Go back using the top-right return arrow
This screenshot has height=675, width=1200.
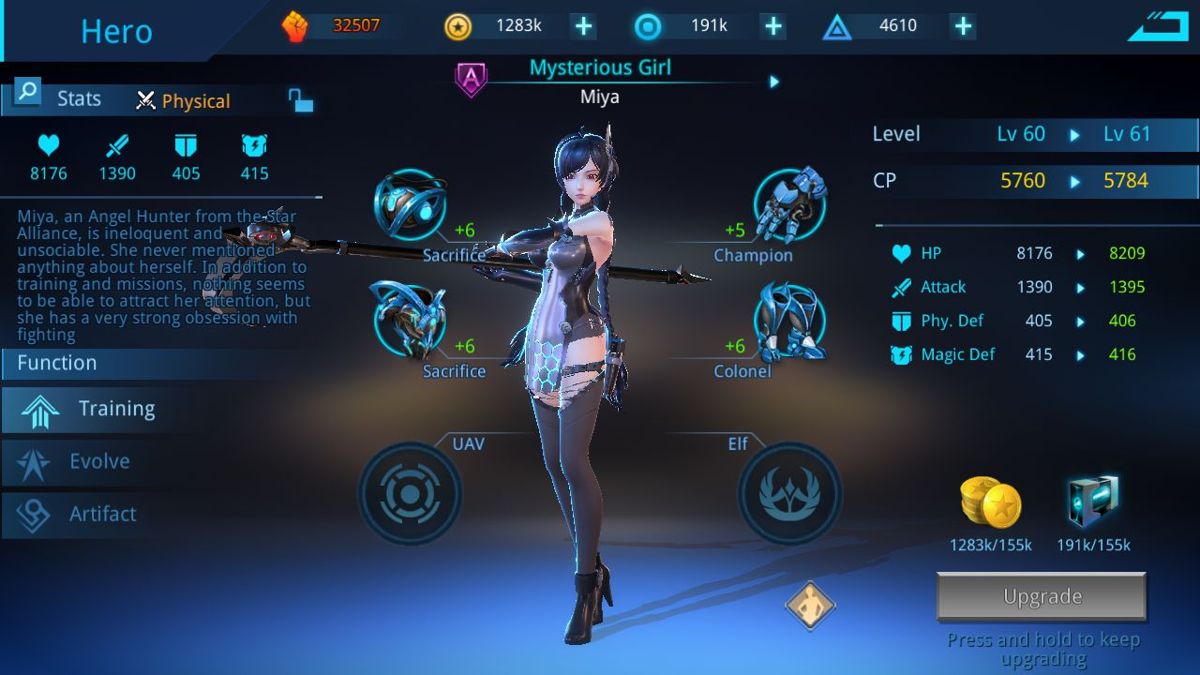pos(1158,27)
